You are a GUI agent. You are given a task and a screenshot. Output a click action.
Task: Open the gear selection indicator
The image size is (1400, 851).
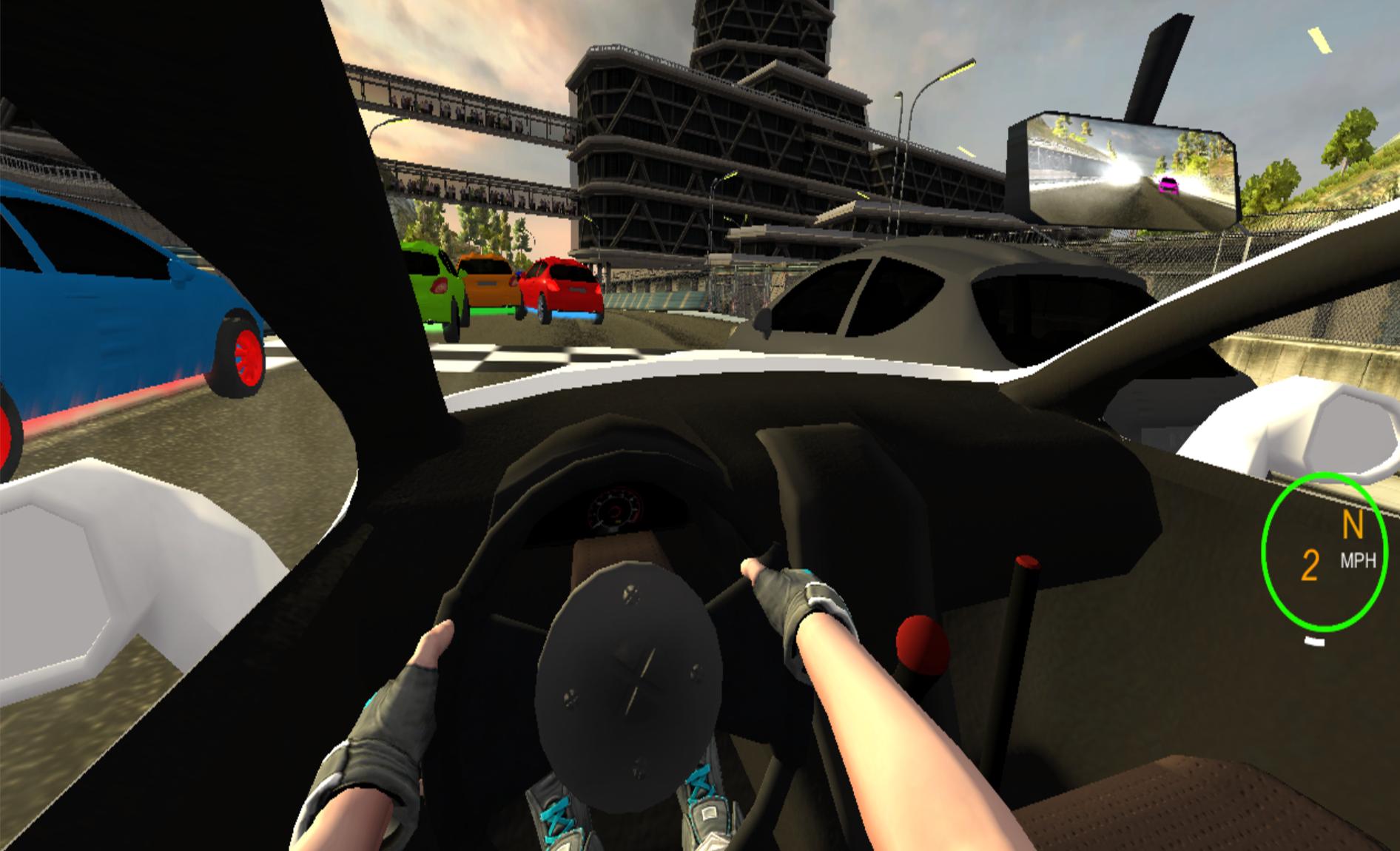click(1353, 522)
